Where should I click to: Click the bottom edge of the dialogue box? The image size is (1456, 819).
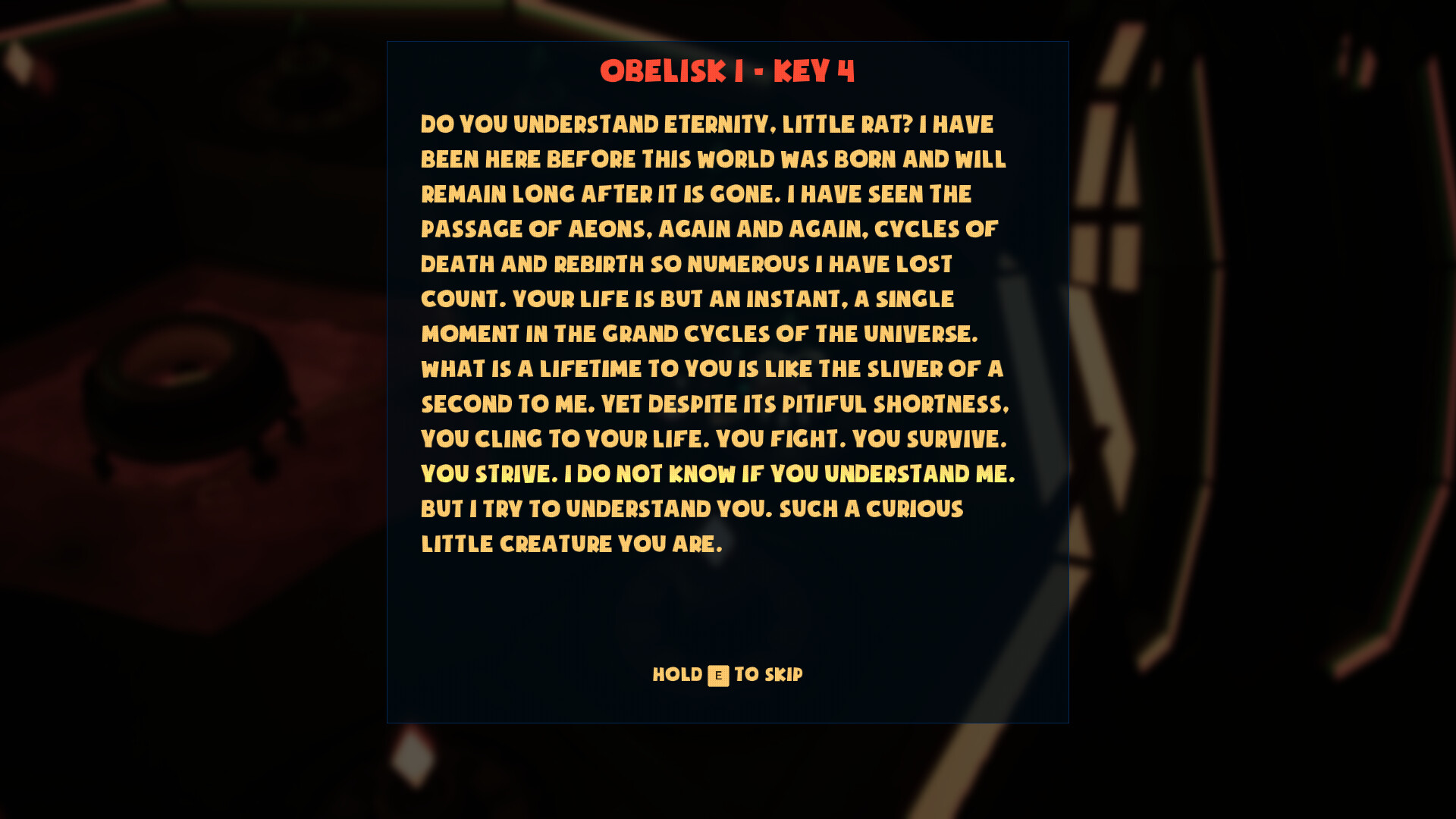[727, 723]
